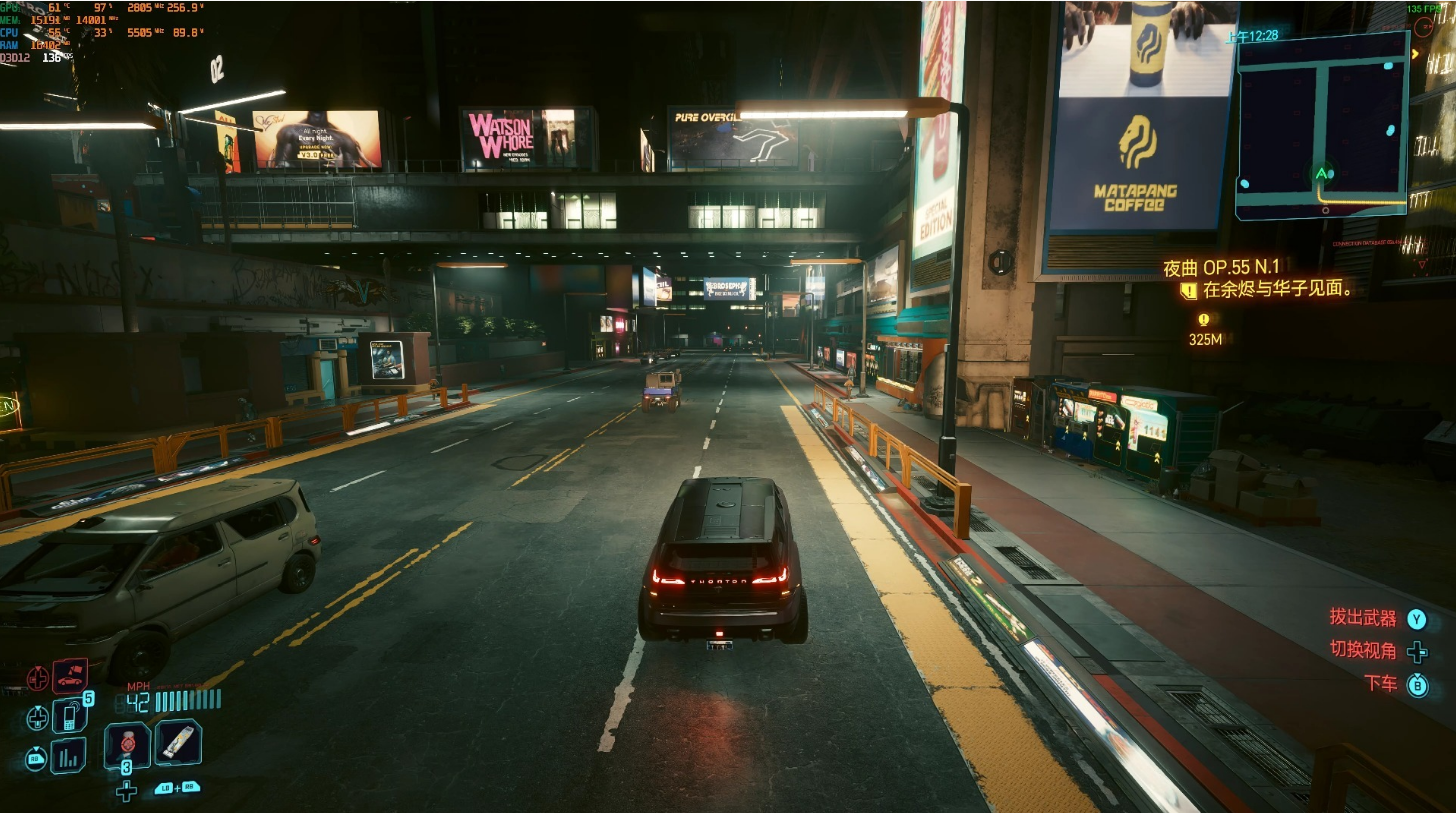
Task: Select the 下车 exit vehicle action
Action: (1381, 684)
